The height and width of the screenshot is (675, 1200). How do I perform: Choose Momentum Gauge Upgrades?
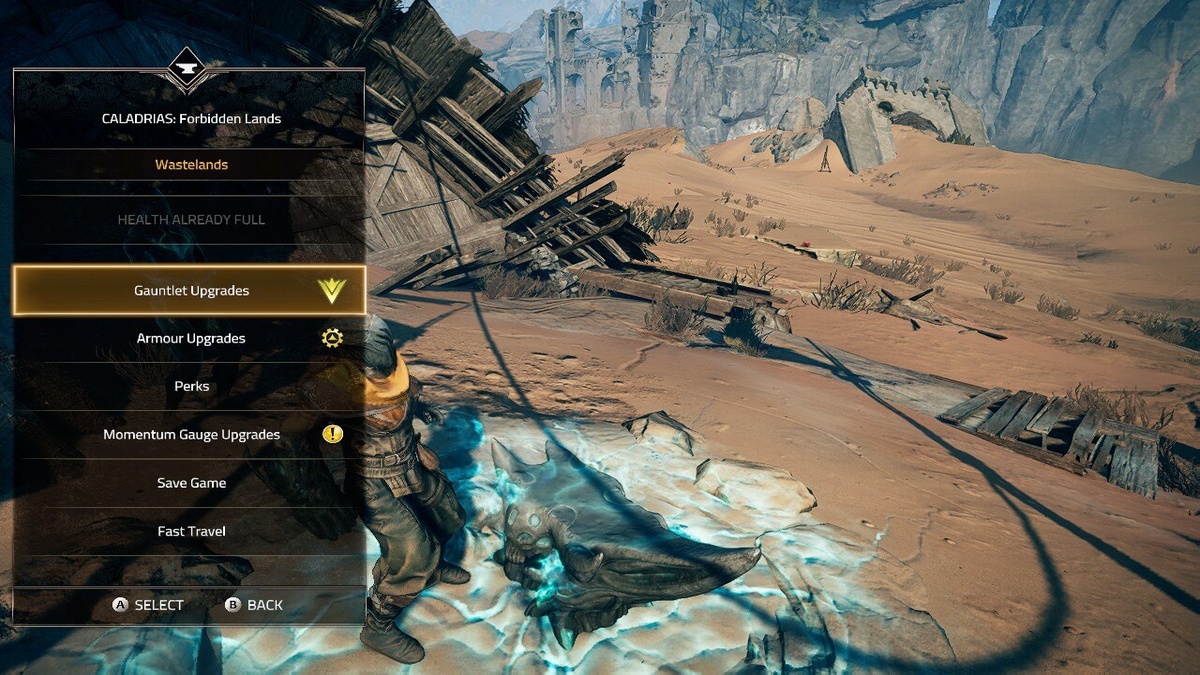point(191,435)
